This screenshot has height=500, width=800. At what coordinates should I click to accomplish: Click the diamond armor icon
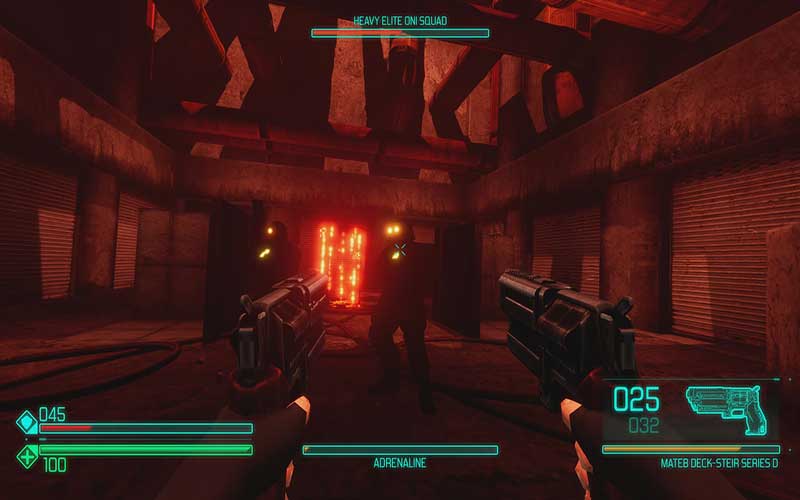[x=26, y=422]
